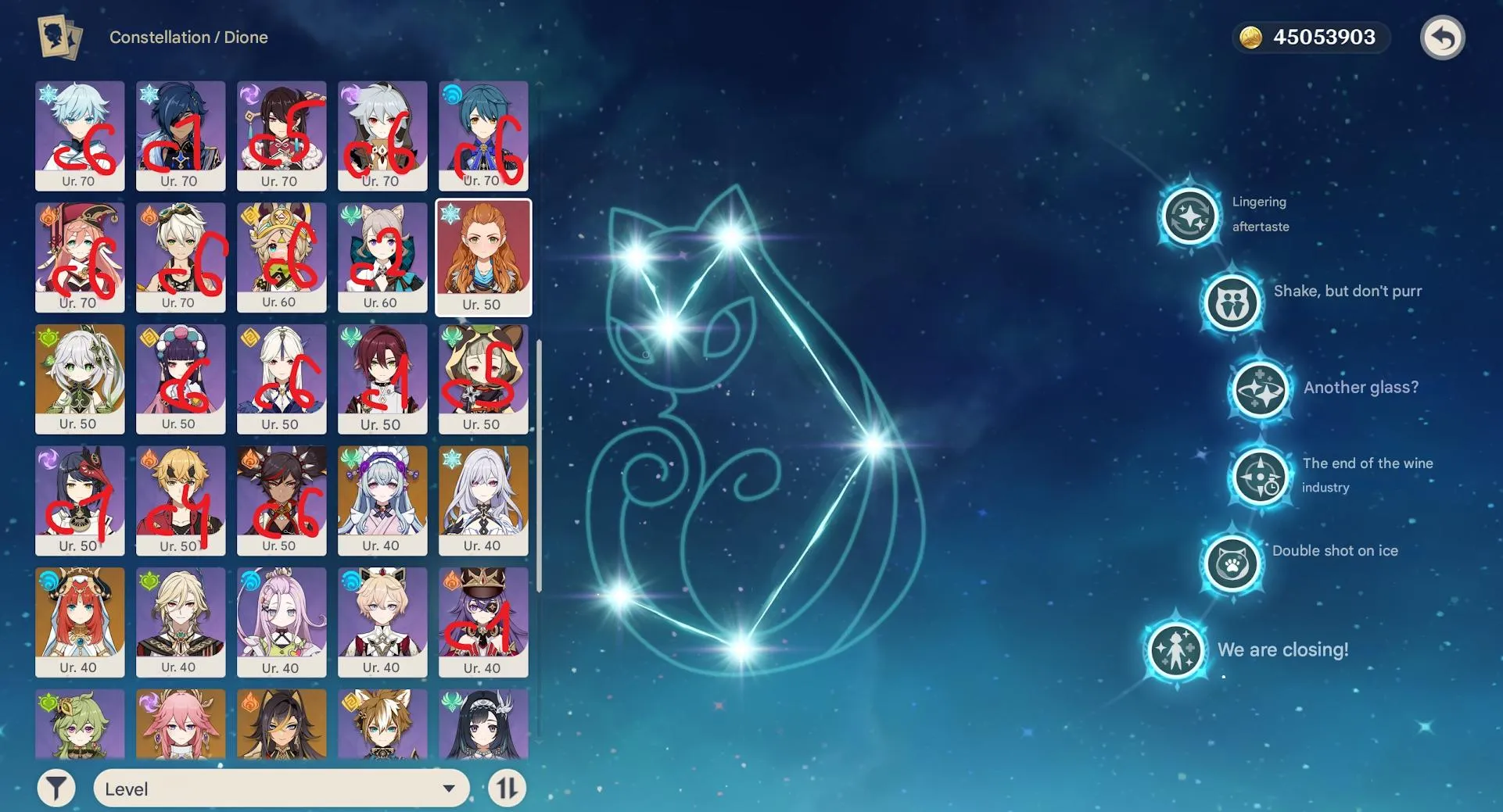
Task: Open the filter funnel icon
Action: tap(56, 788)
